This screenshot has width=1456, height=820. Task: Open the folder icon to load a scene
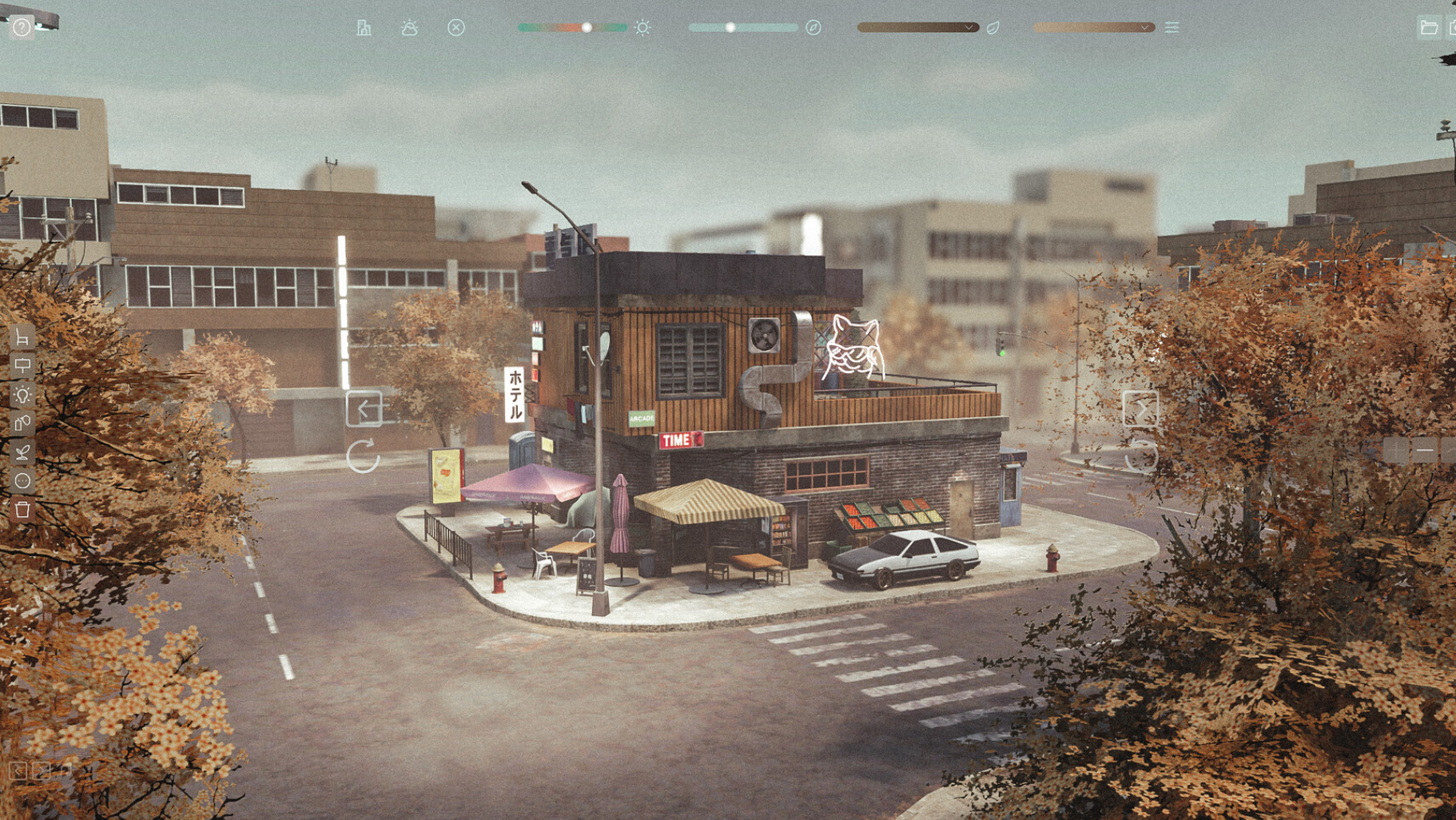coord(1429,28)
